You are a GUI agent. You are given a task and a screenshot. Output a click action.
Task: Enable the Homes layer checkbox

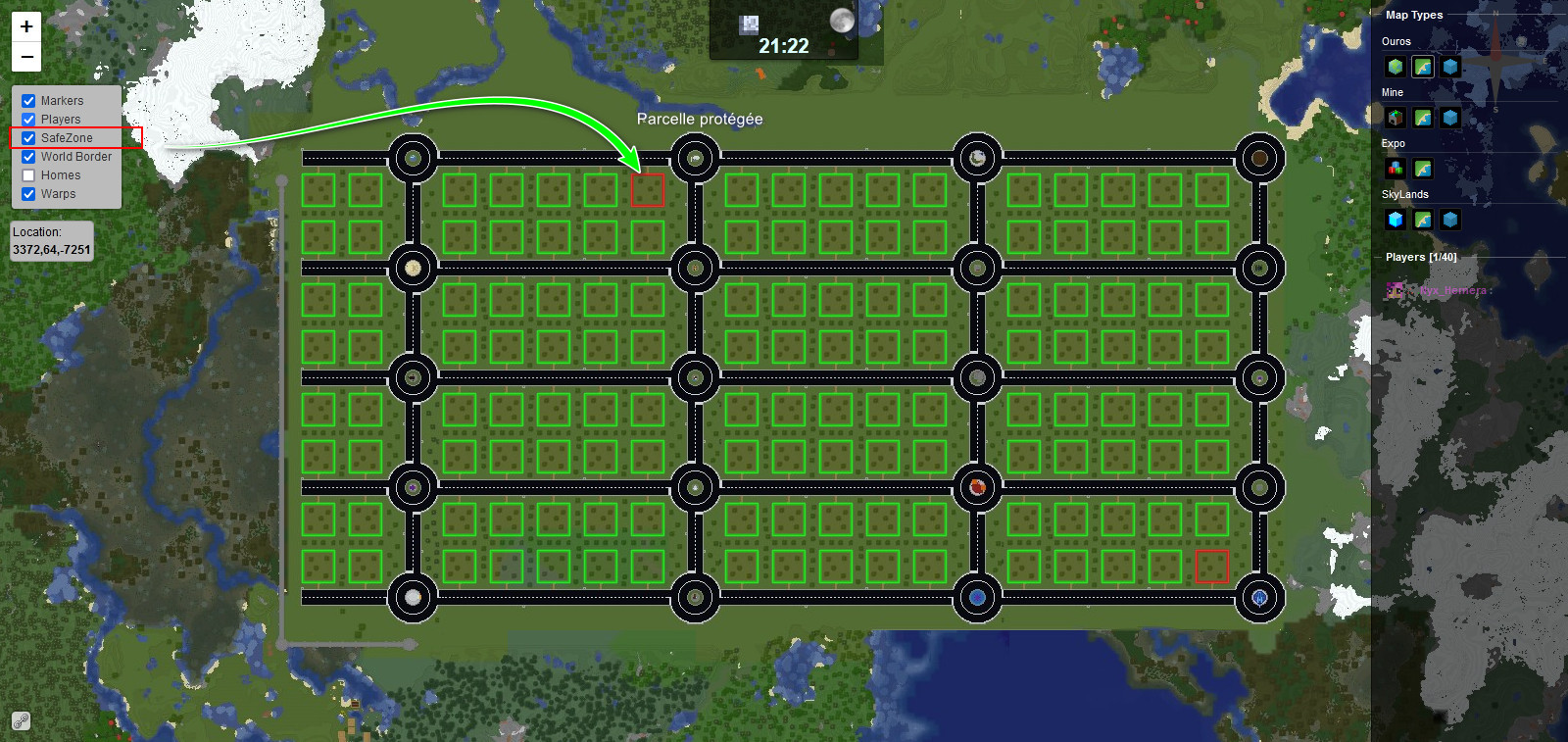(28, 175)
